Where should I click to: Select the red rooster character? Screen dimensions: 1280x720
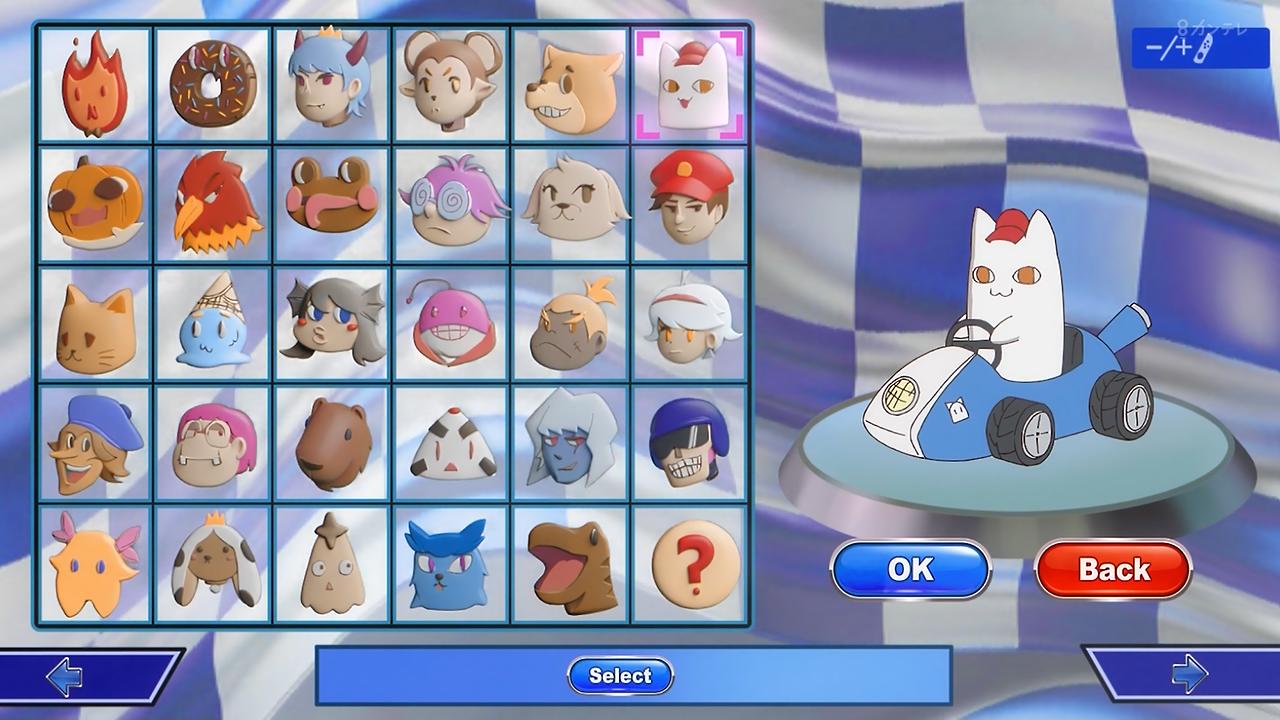pos(212,204)
